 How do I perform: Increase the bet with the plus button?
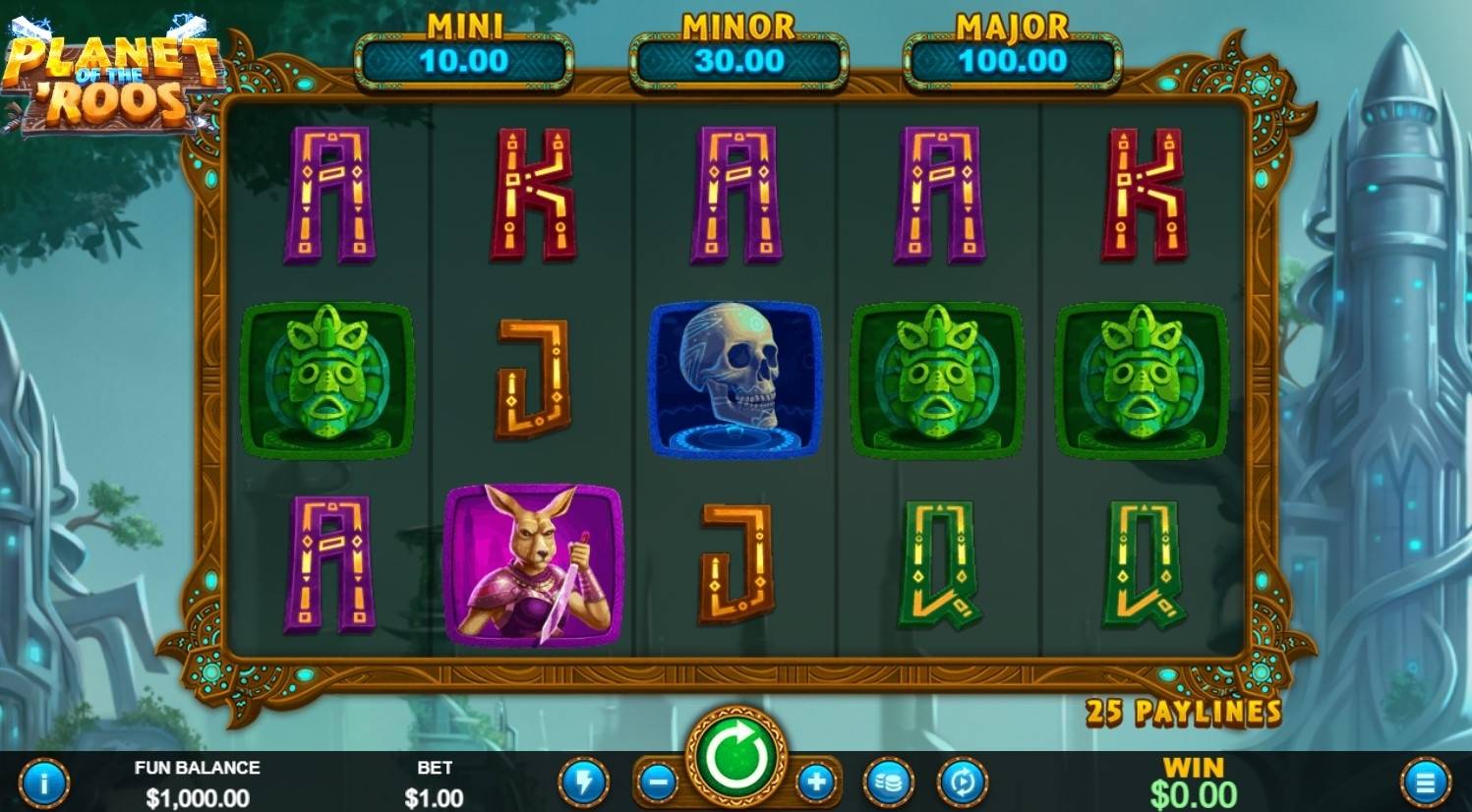point(815,783)
